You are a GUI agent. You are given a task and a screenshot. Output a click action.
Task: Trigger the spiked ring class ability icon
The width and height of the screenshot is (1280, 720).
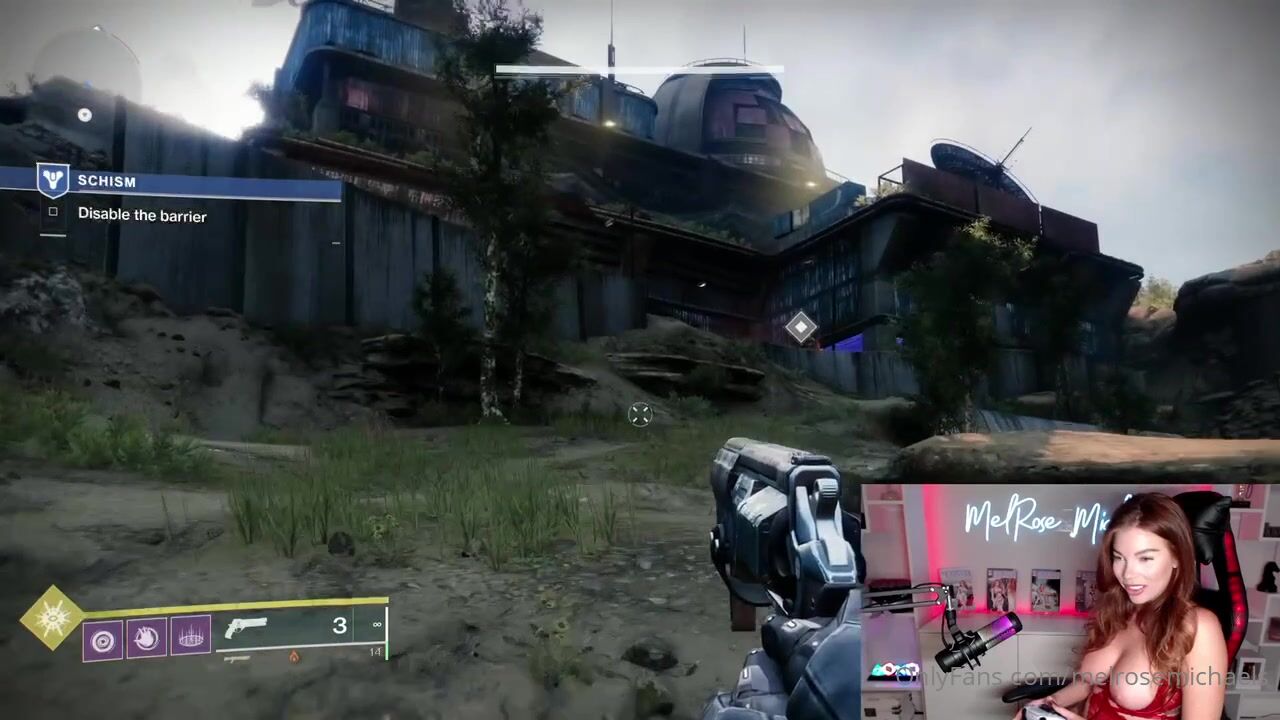click(190, 637)
